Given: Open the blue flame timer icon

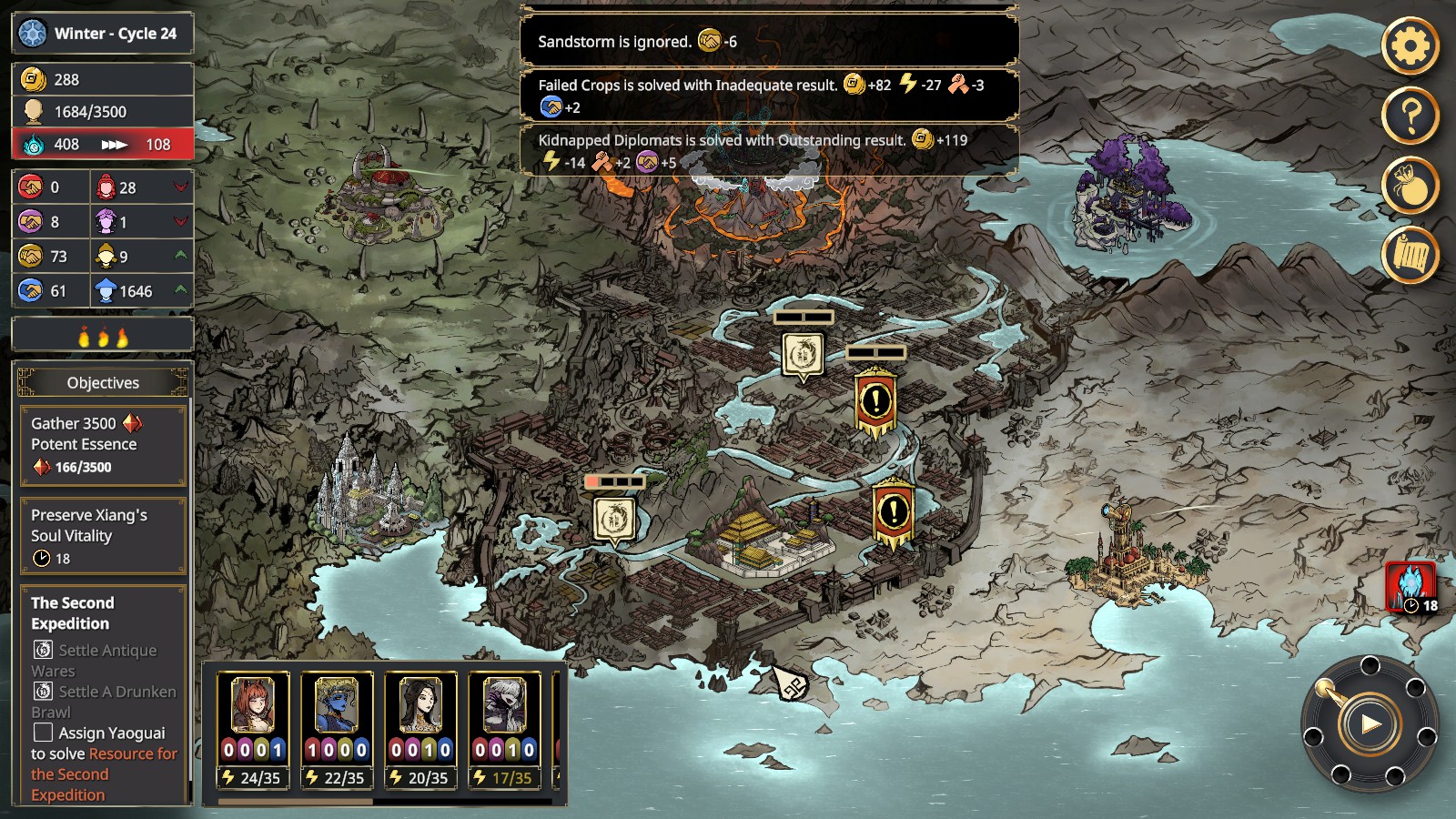Looking at the screenshot, I should click(x=1410, y=586).
